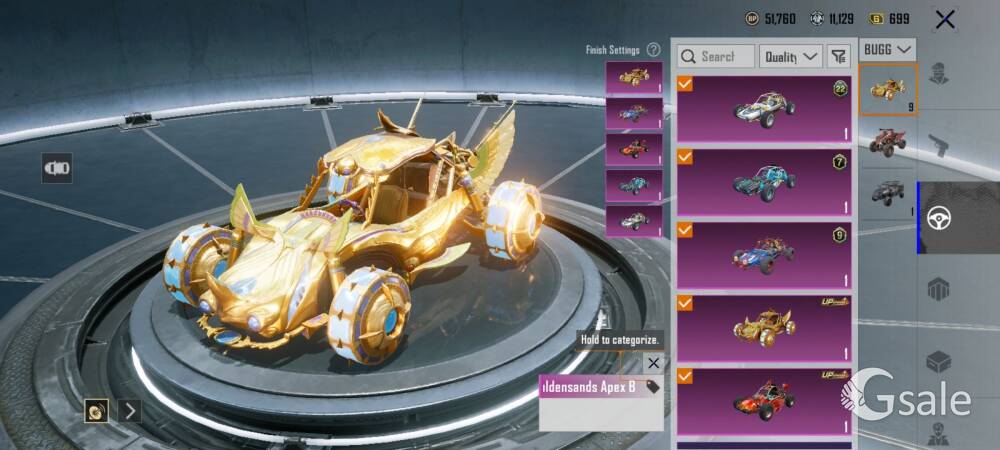Select the red quad bike category thumbnail

click(x=888, y=141)
